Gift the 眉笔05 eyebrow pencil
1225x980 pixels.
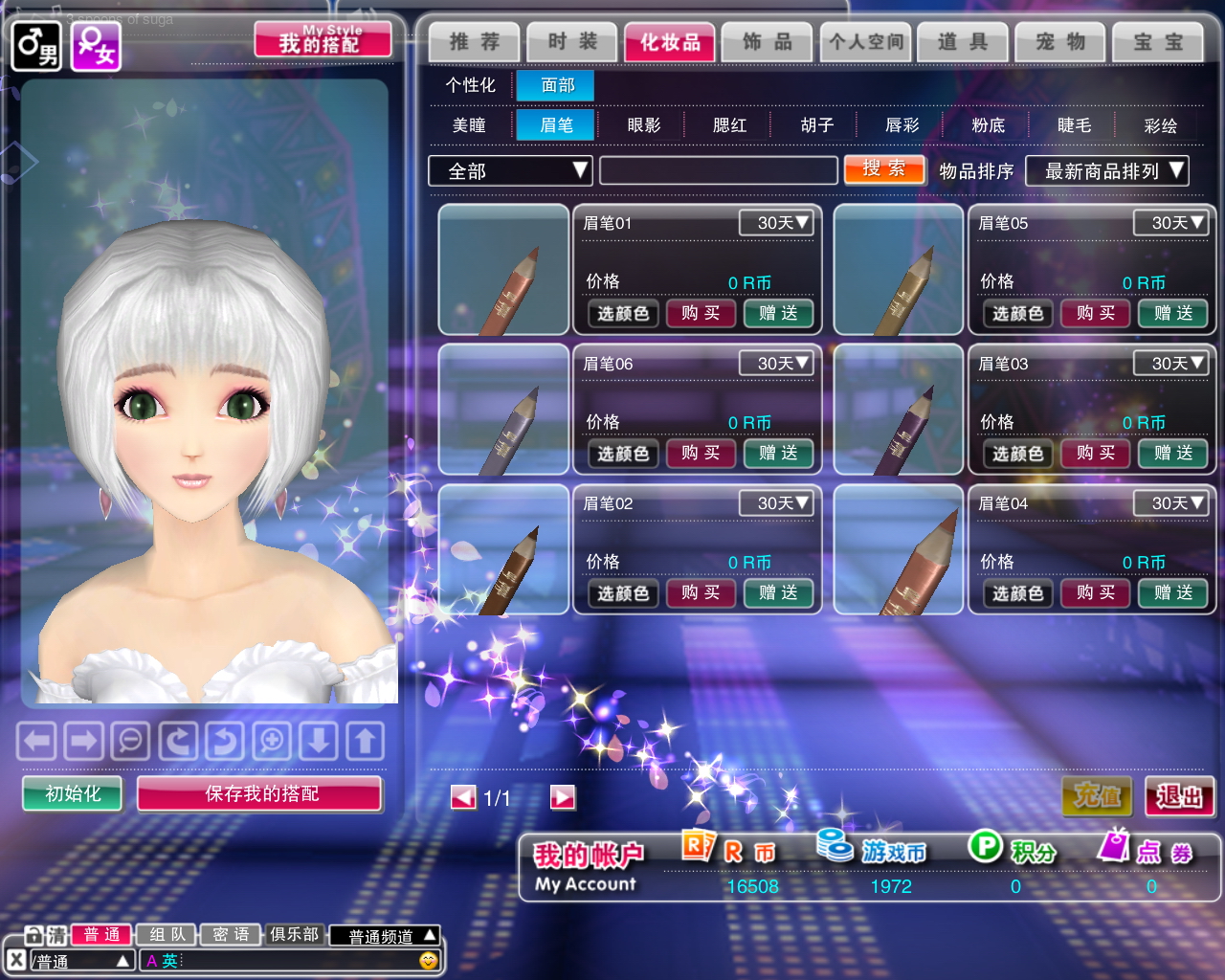(1172, 313)
